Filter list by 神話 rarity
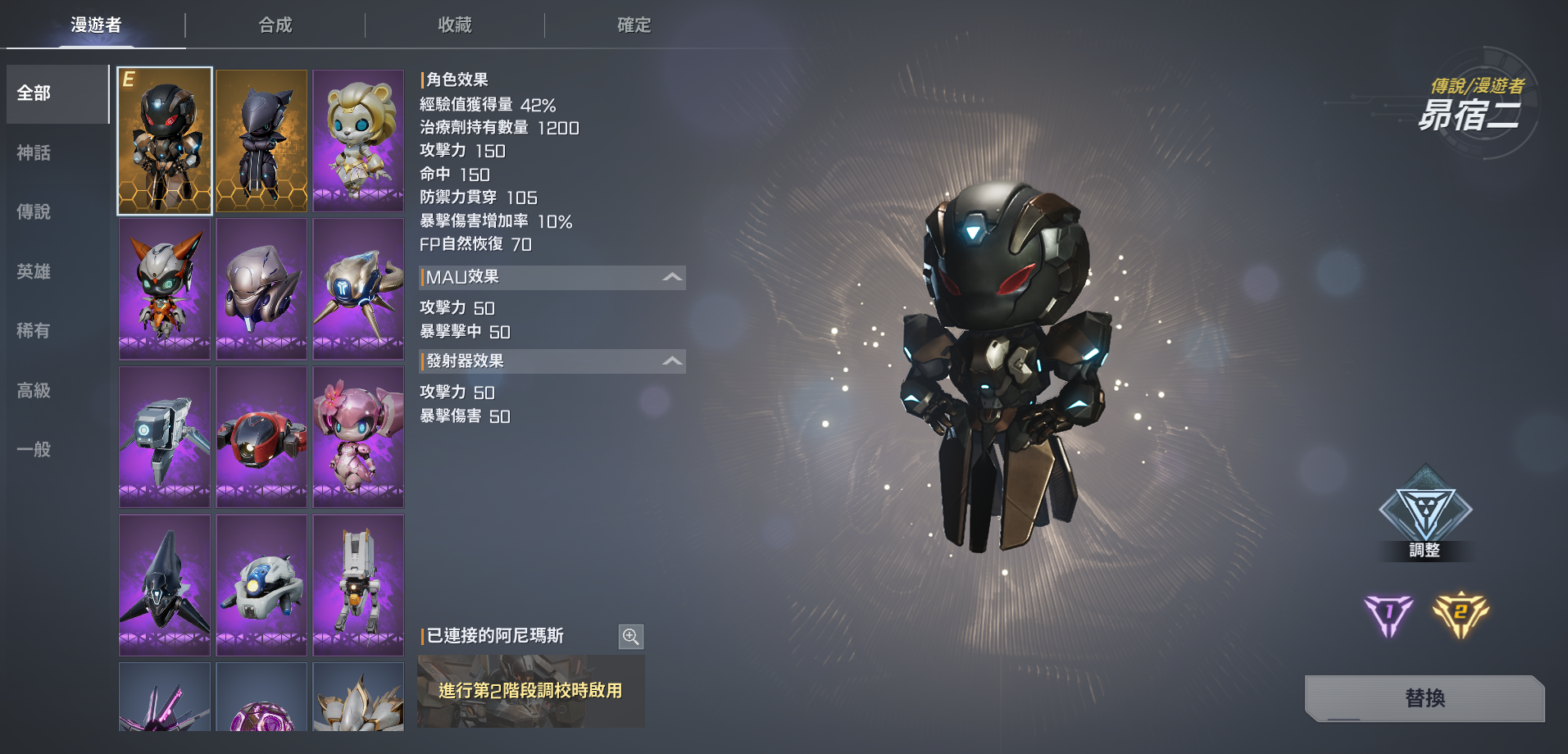1568x754 pixels. point(34,153)
